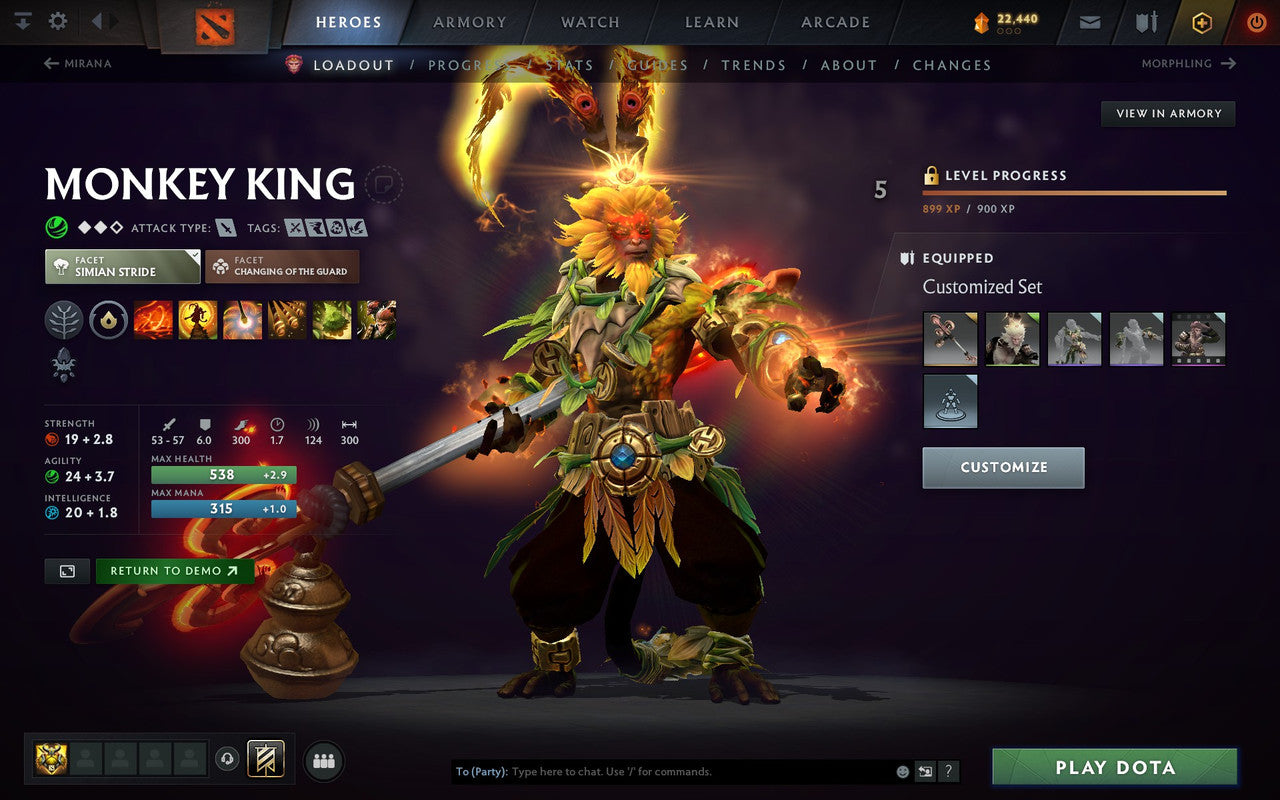Open the GUIDES section for Monkey King

[659, 64]
